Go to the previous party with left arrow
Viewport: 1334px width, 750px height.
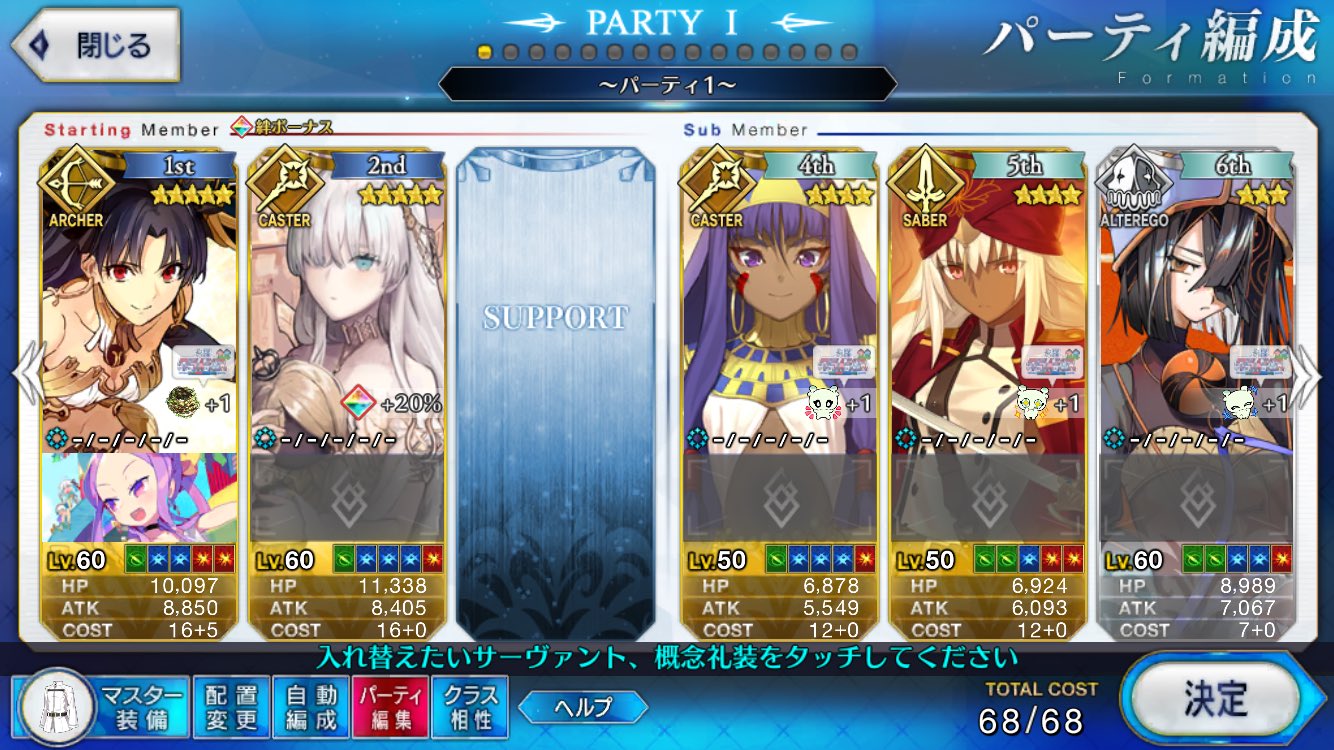(26, 373)
